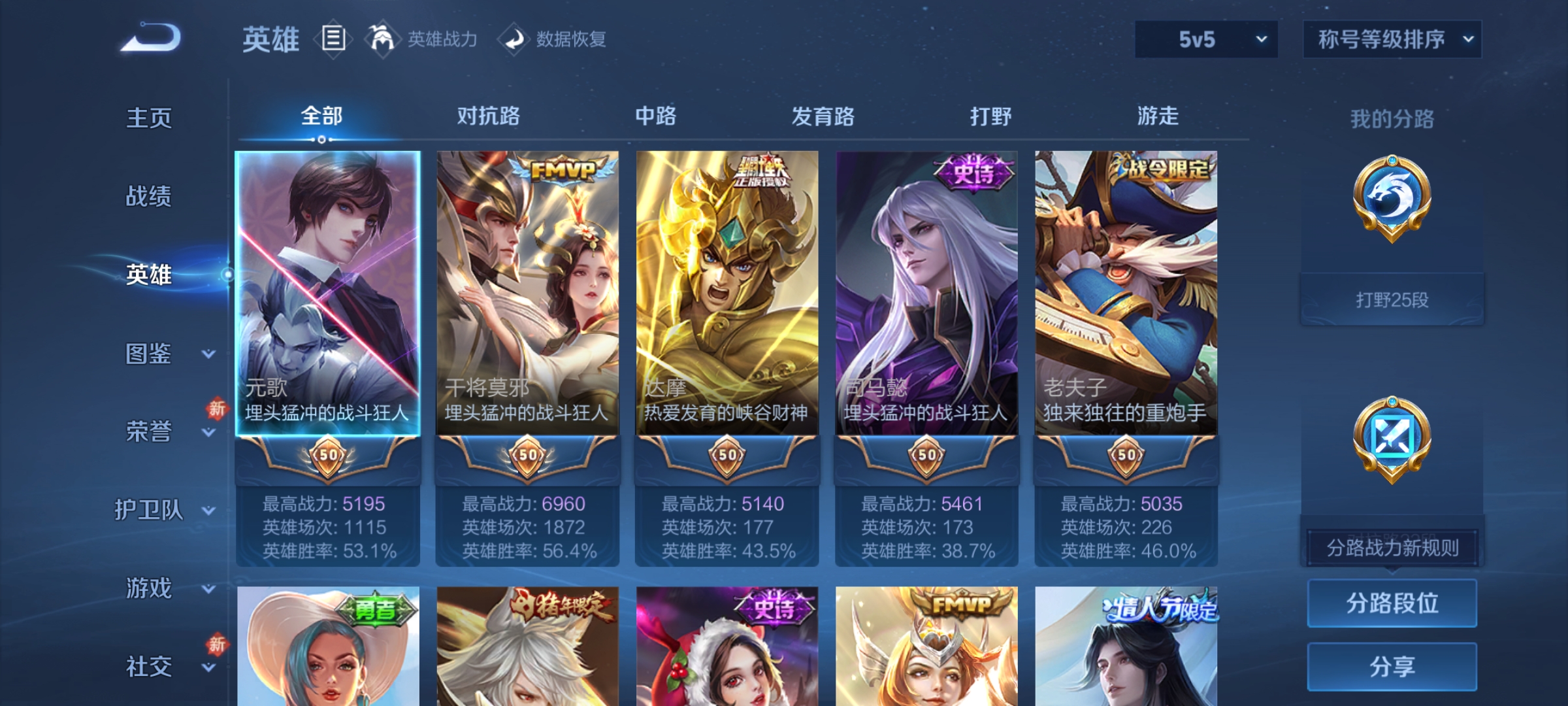
Task: Open the 5v5 mode dropdown
Action: (1205, 39)
